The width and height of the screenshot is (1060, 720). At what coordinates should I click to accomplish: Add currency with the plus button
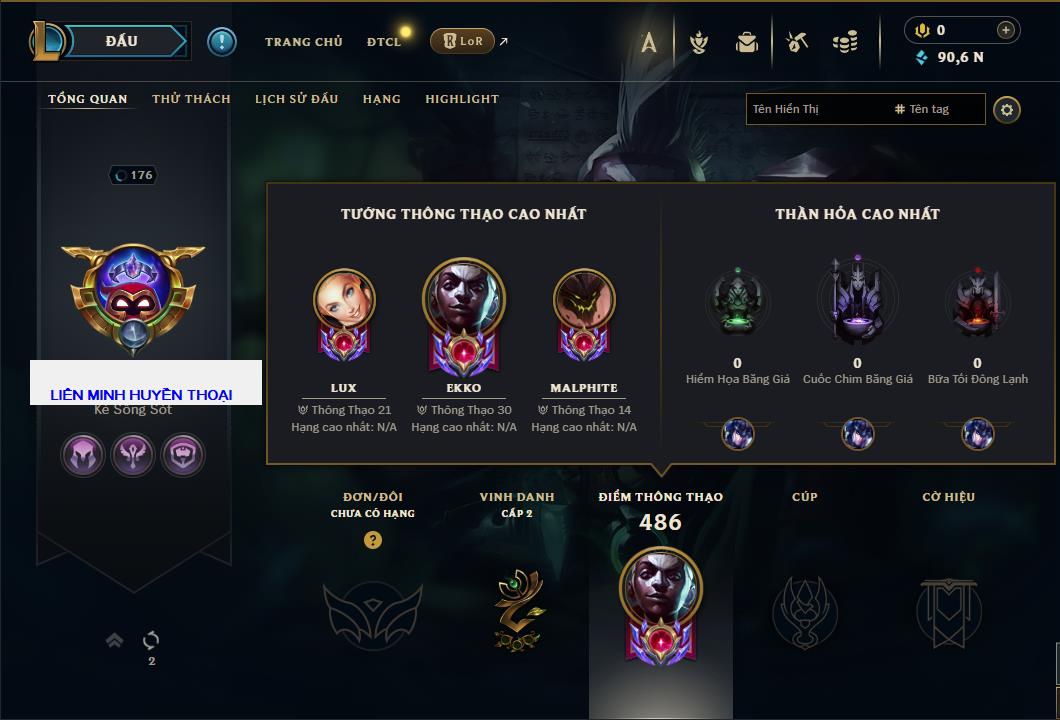1006,31
